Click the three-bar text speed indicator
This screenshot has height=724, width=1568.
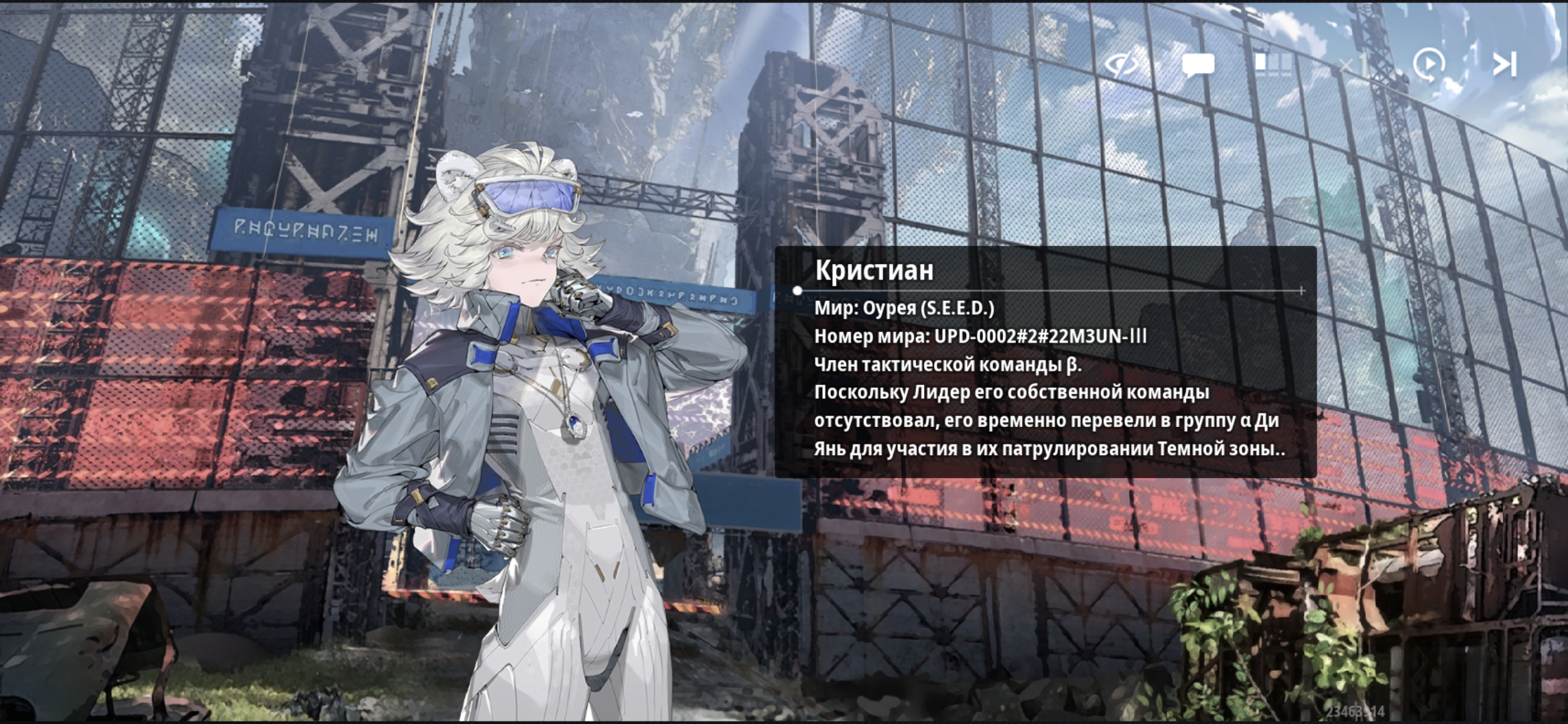(1272, 64)
